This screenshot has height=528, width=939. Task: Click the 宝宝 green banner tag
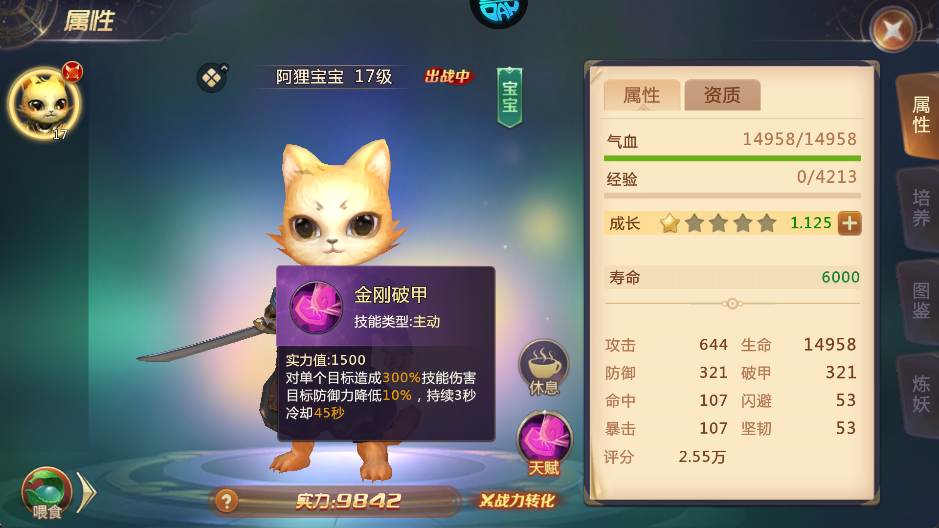pyautogui.click(x=510, y=97)
